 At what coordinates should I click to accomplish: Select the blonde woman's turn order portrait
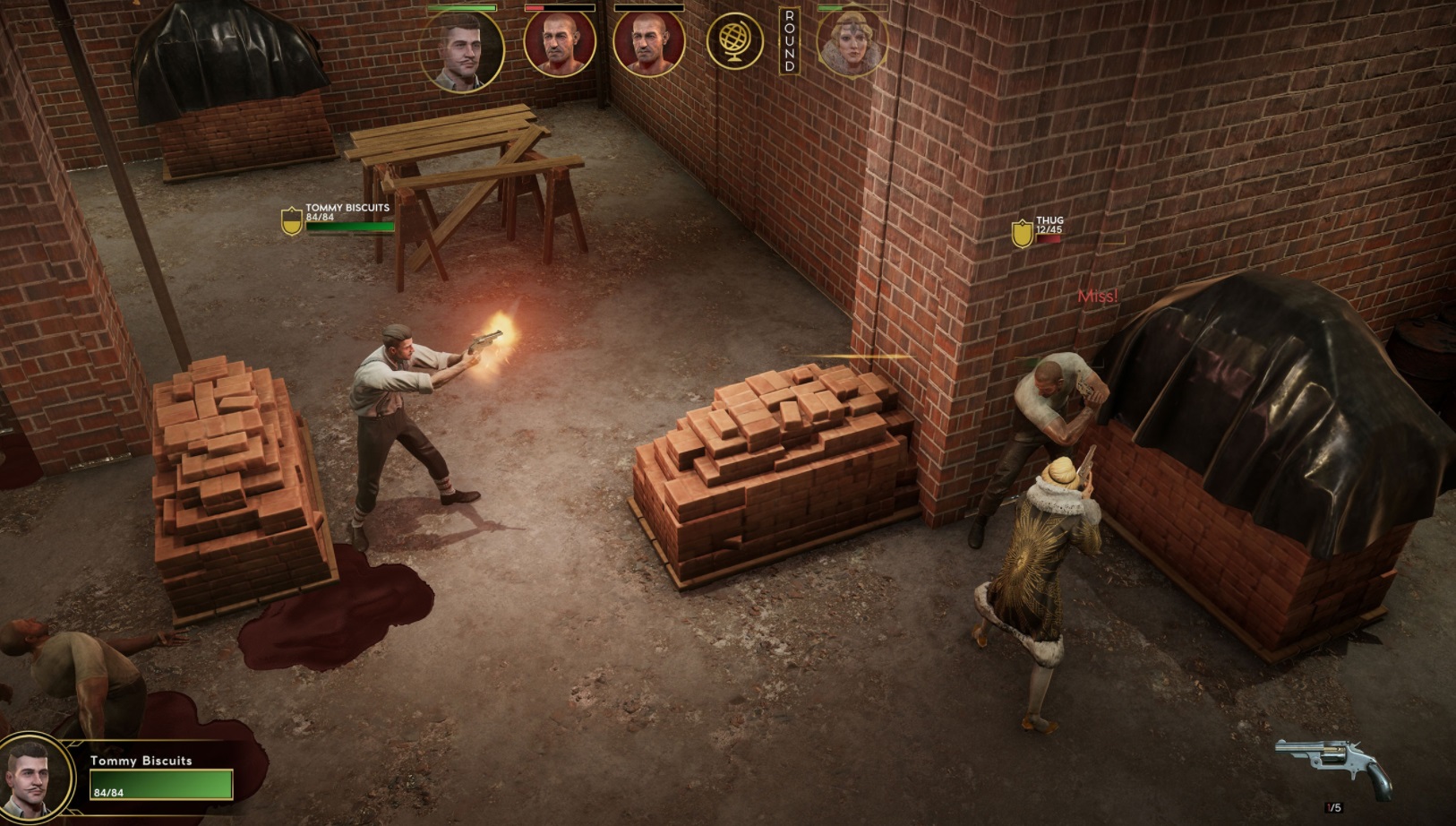(x=850, y=41)
